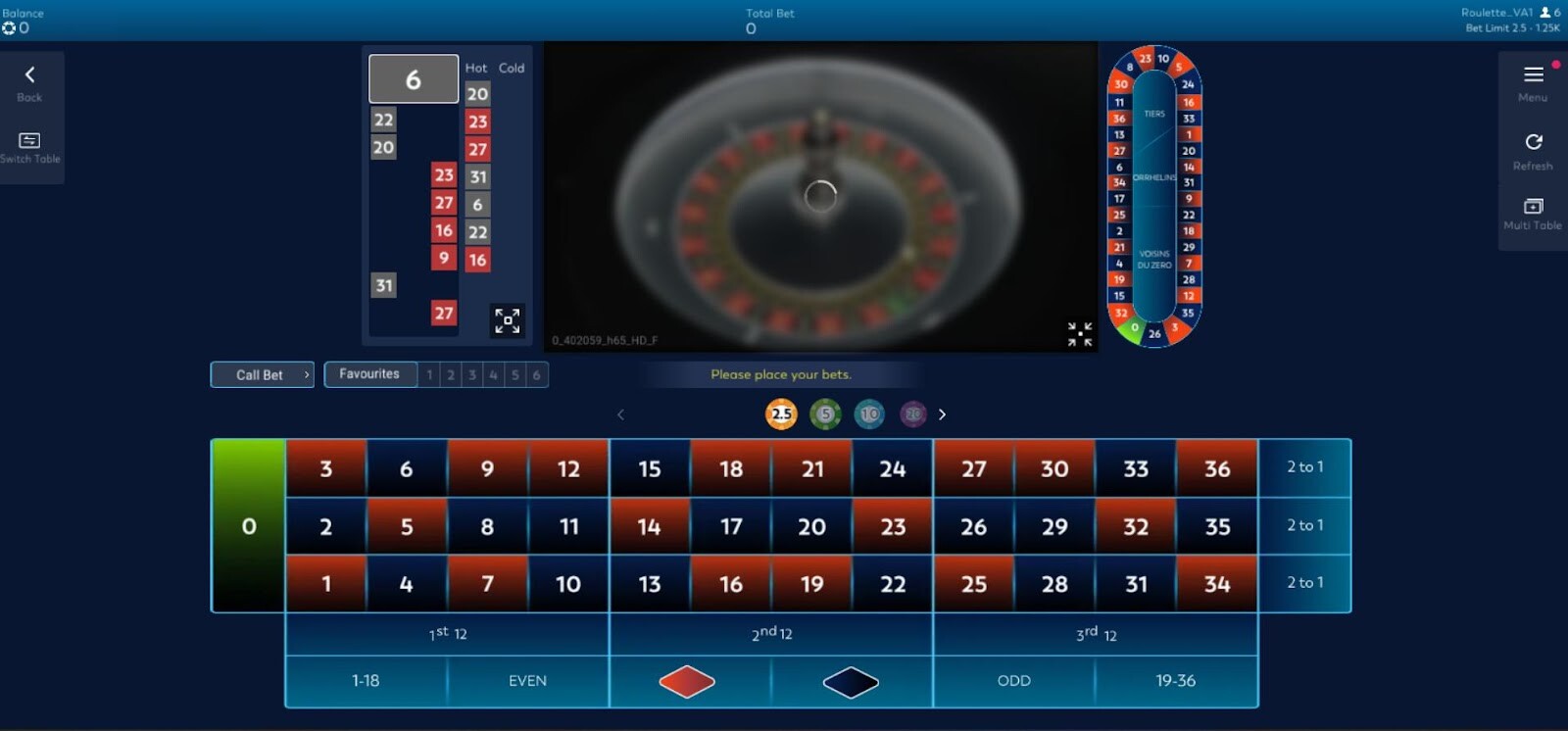Select the red diamond bet

point(686,680)
